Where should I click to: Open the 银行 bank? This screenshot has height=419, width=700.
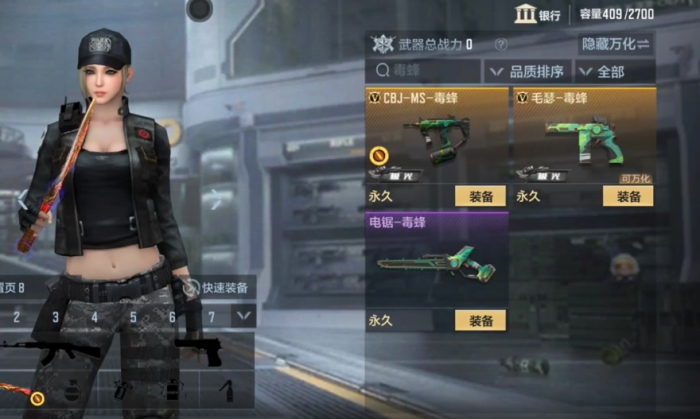[x=538, y=14]
